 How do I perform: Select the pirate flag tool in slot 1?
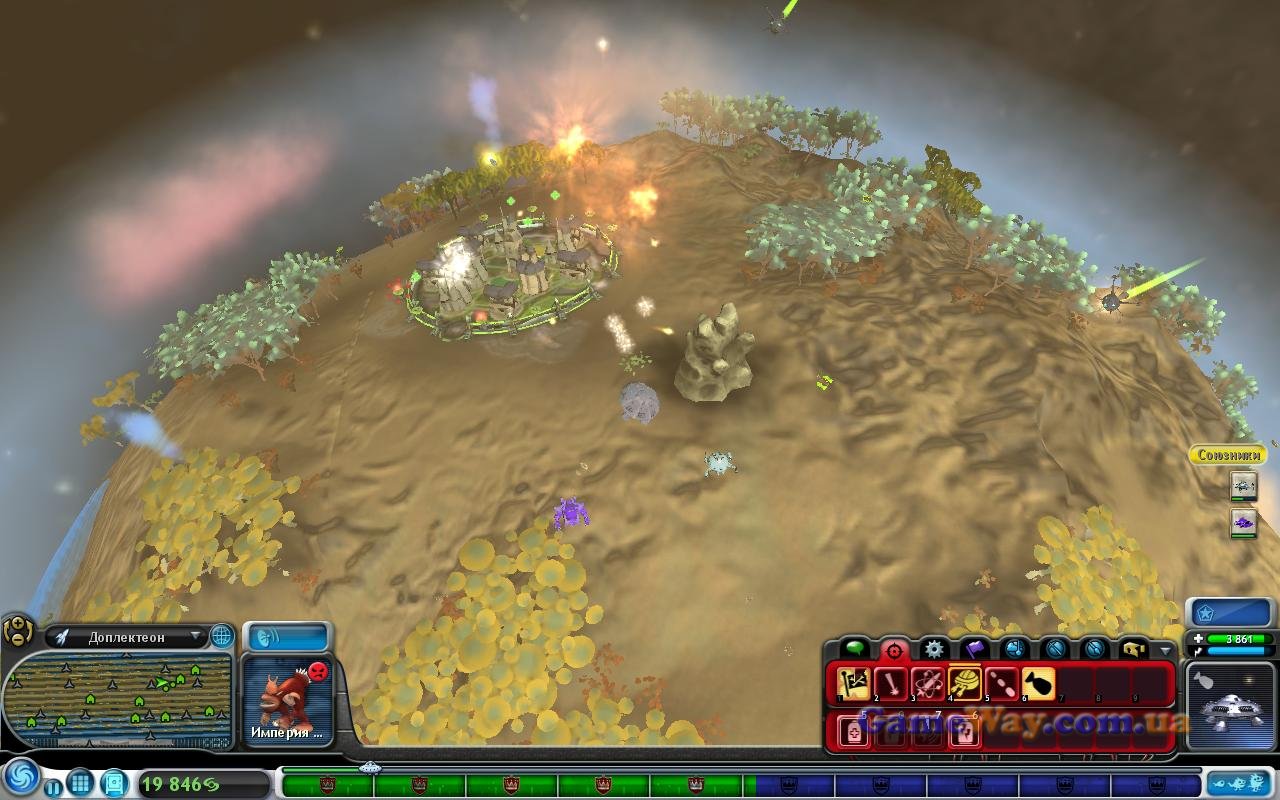[x=855, y=684]
